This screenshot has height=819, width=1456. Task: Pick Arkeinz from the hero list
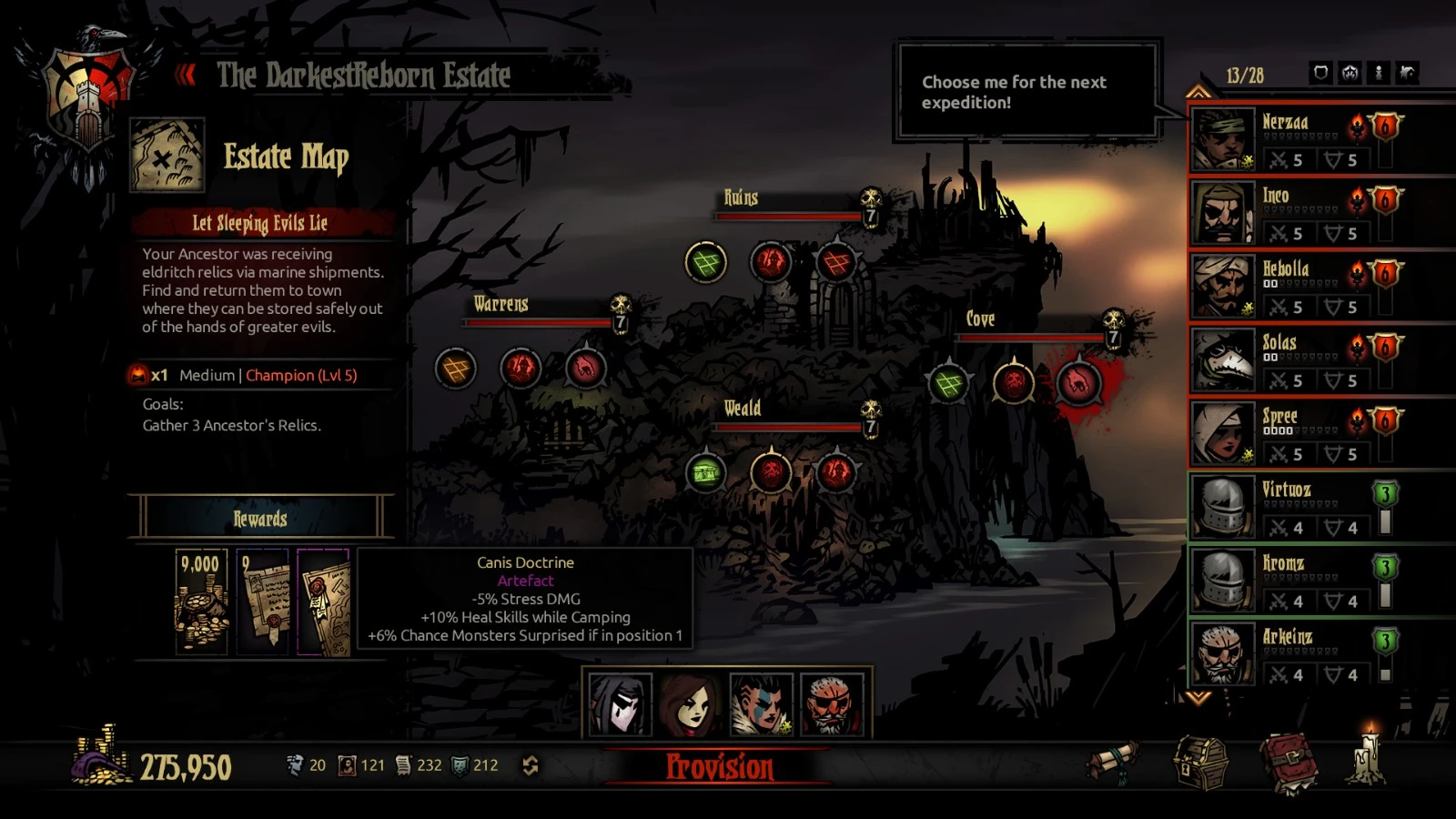(1223, 654)
